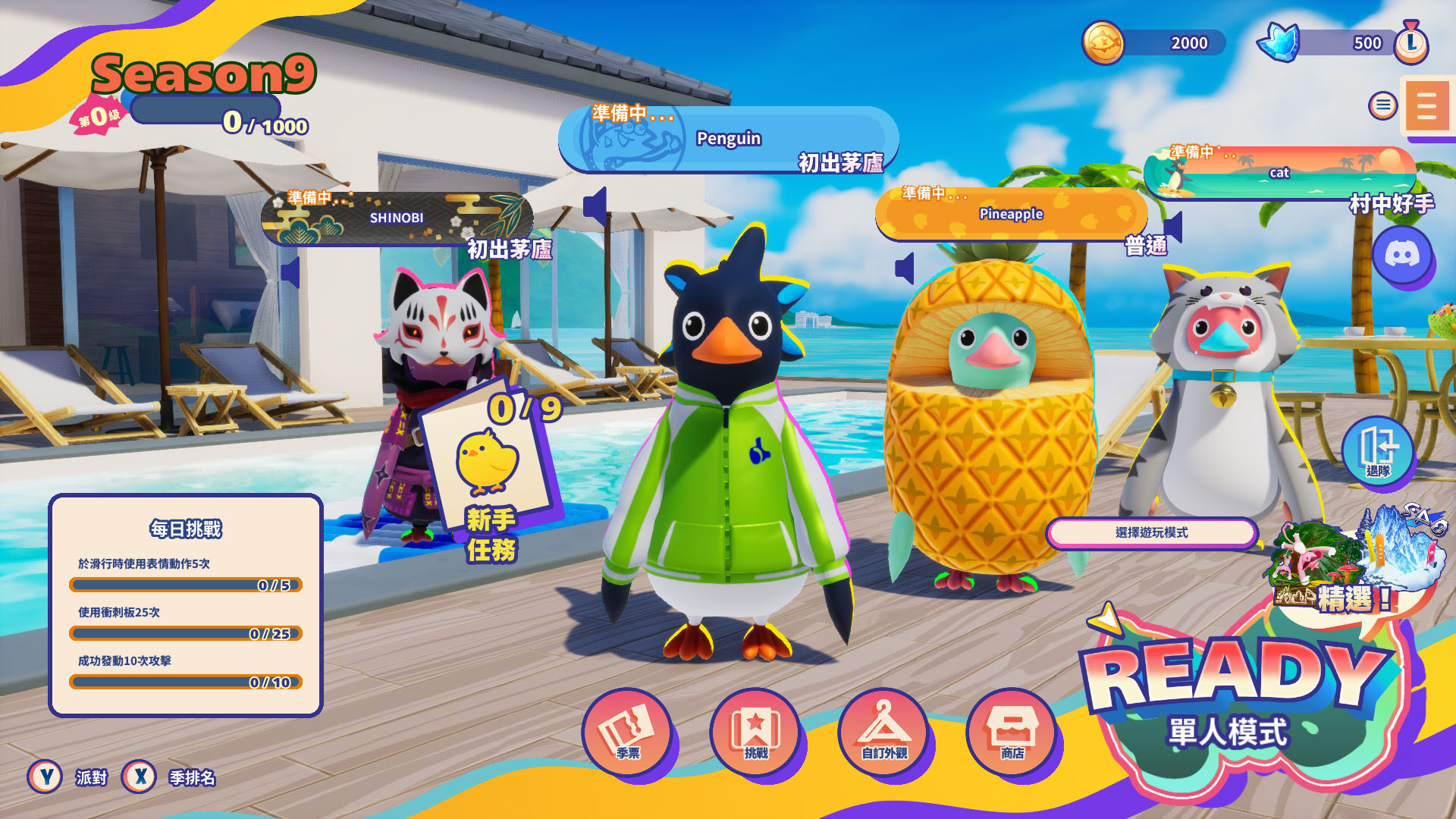Open the season ticket (季票) menu
The image size is (1456, 819).
627,732
